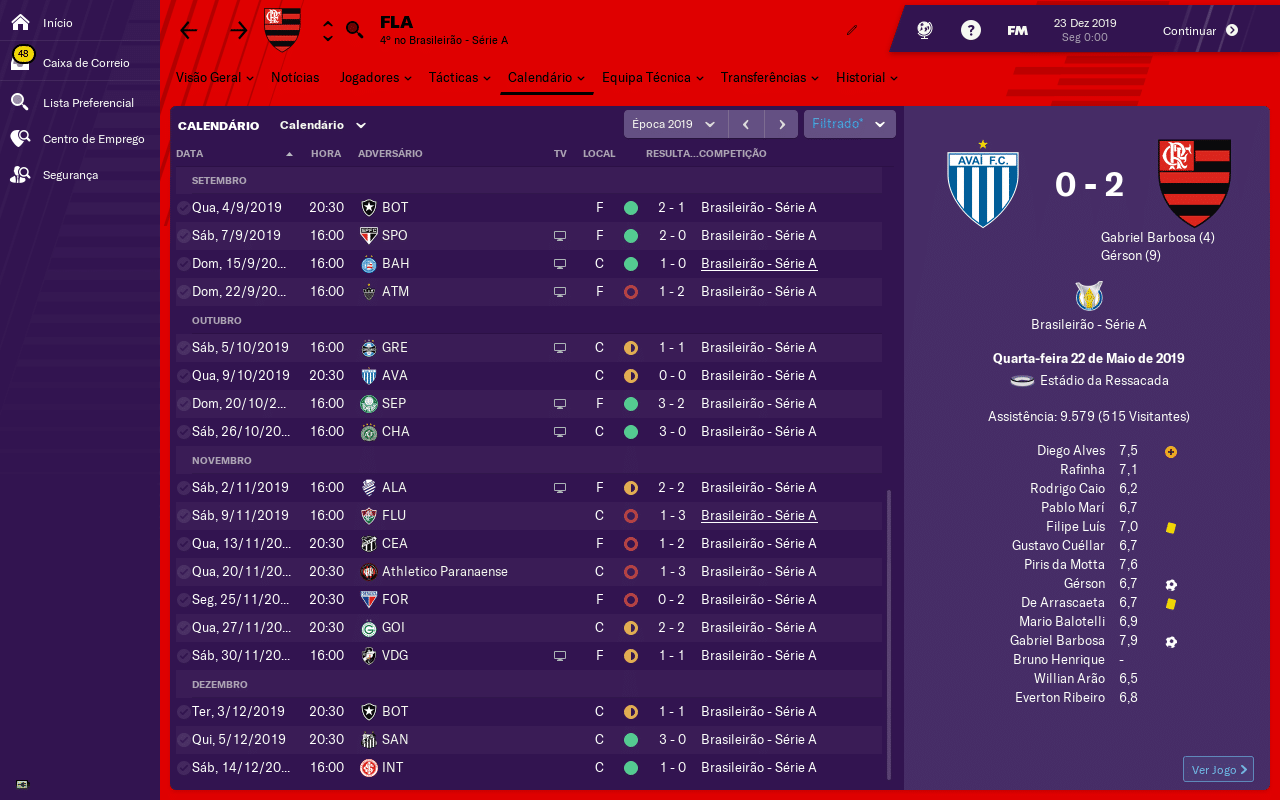
Task: Click Ver Jogo to view match
Action: 1217,769
